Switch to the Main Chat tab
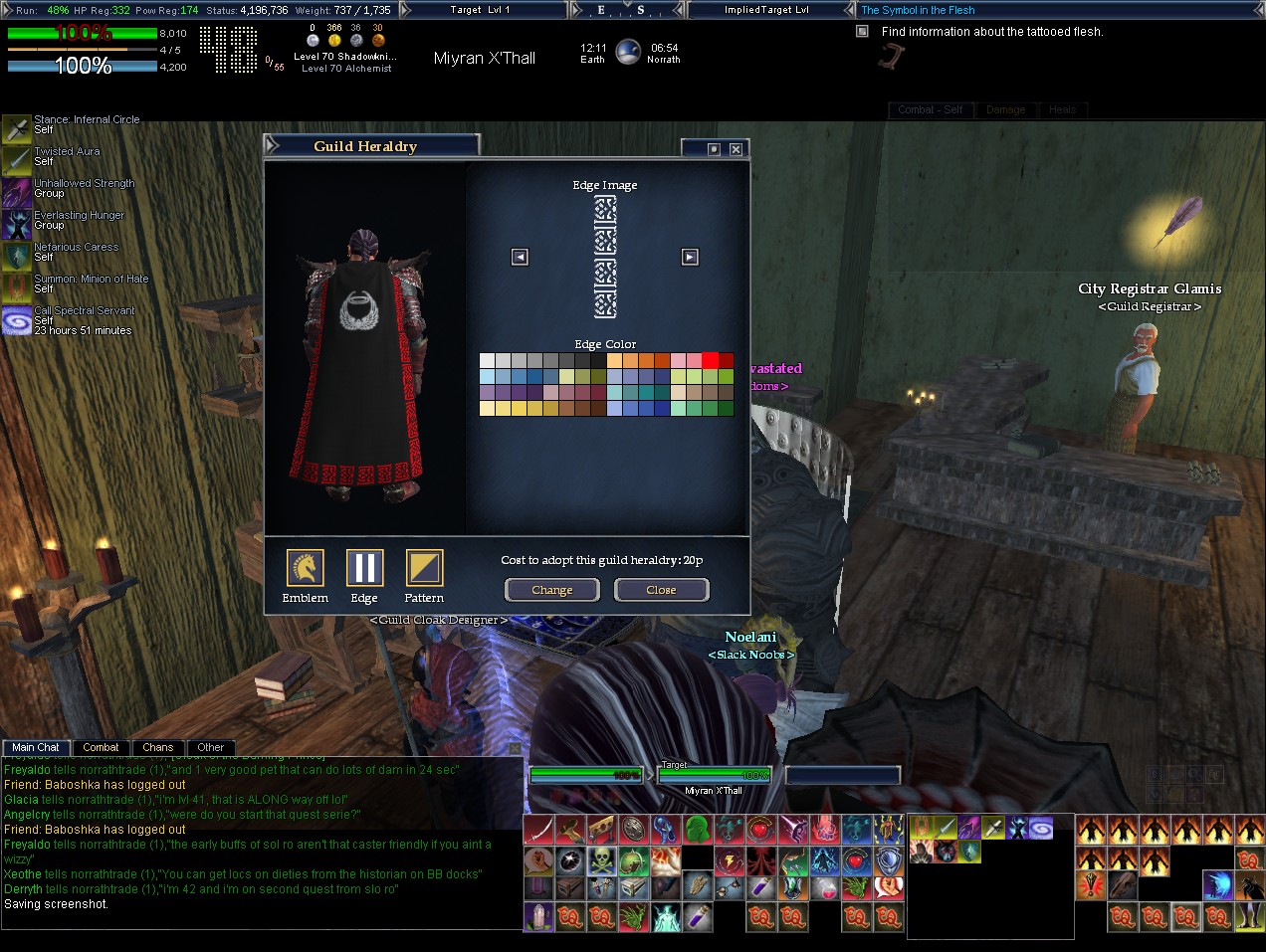The image size is (1266, 952). coord(36,747)
